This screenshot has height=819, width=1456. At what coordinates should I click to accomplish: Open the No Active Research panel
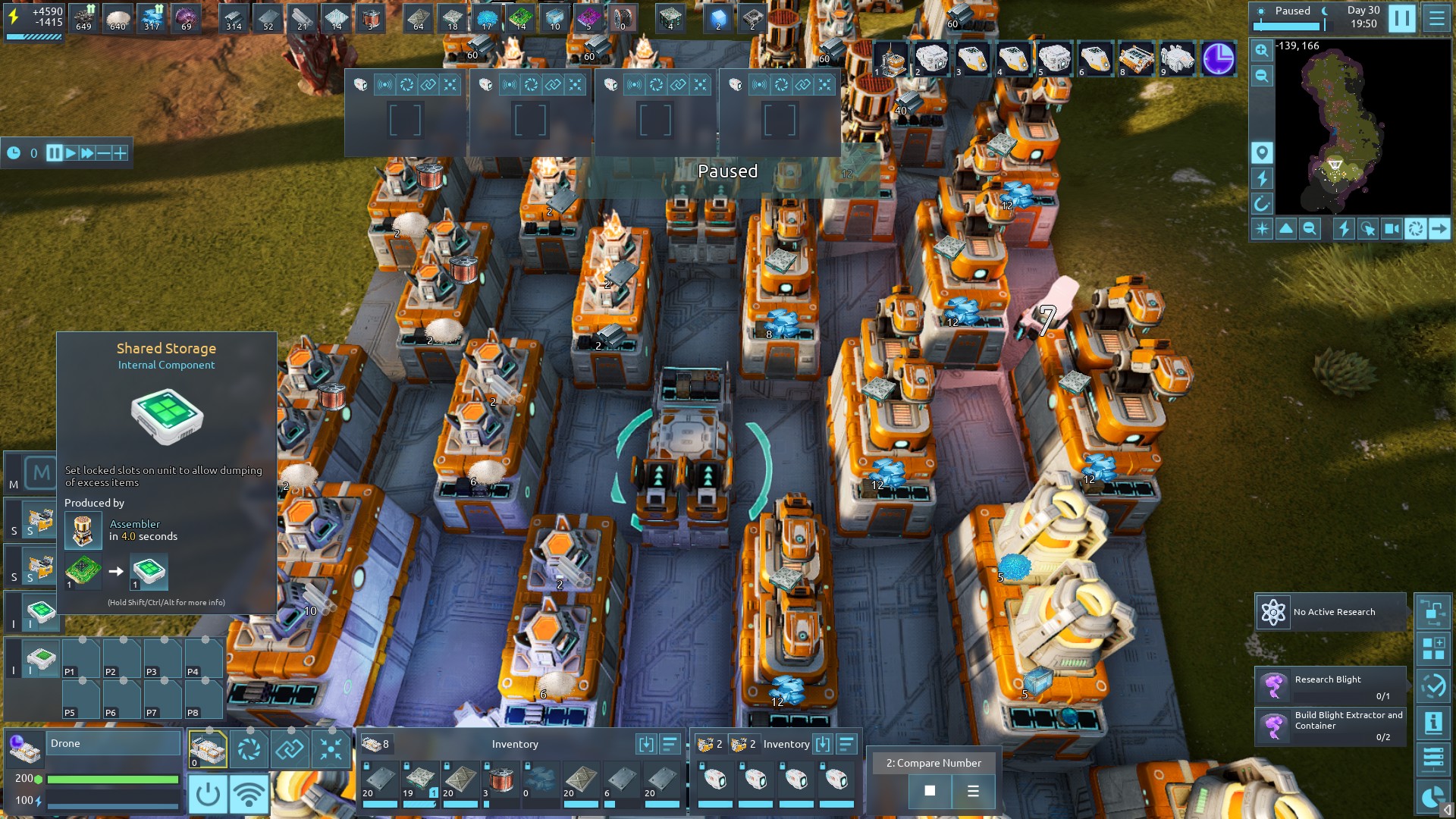pos(1331,612)
